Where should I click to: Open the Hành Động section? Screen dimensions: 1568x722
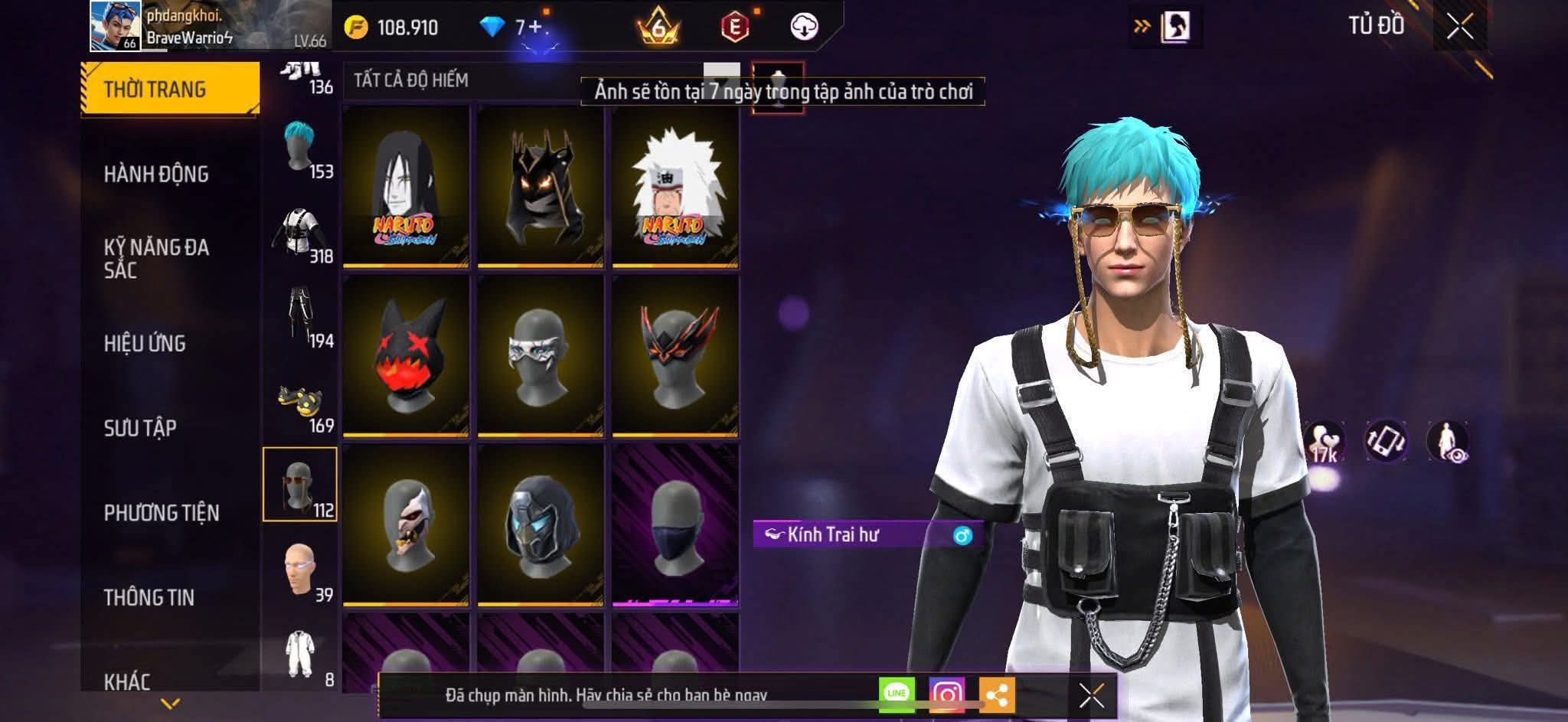157,174
